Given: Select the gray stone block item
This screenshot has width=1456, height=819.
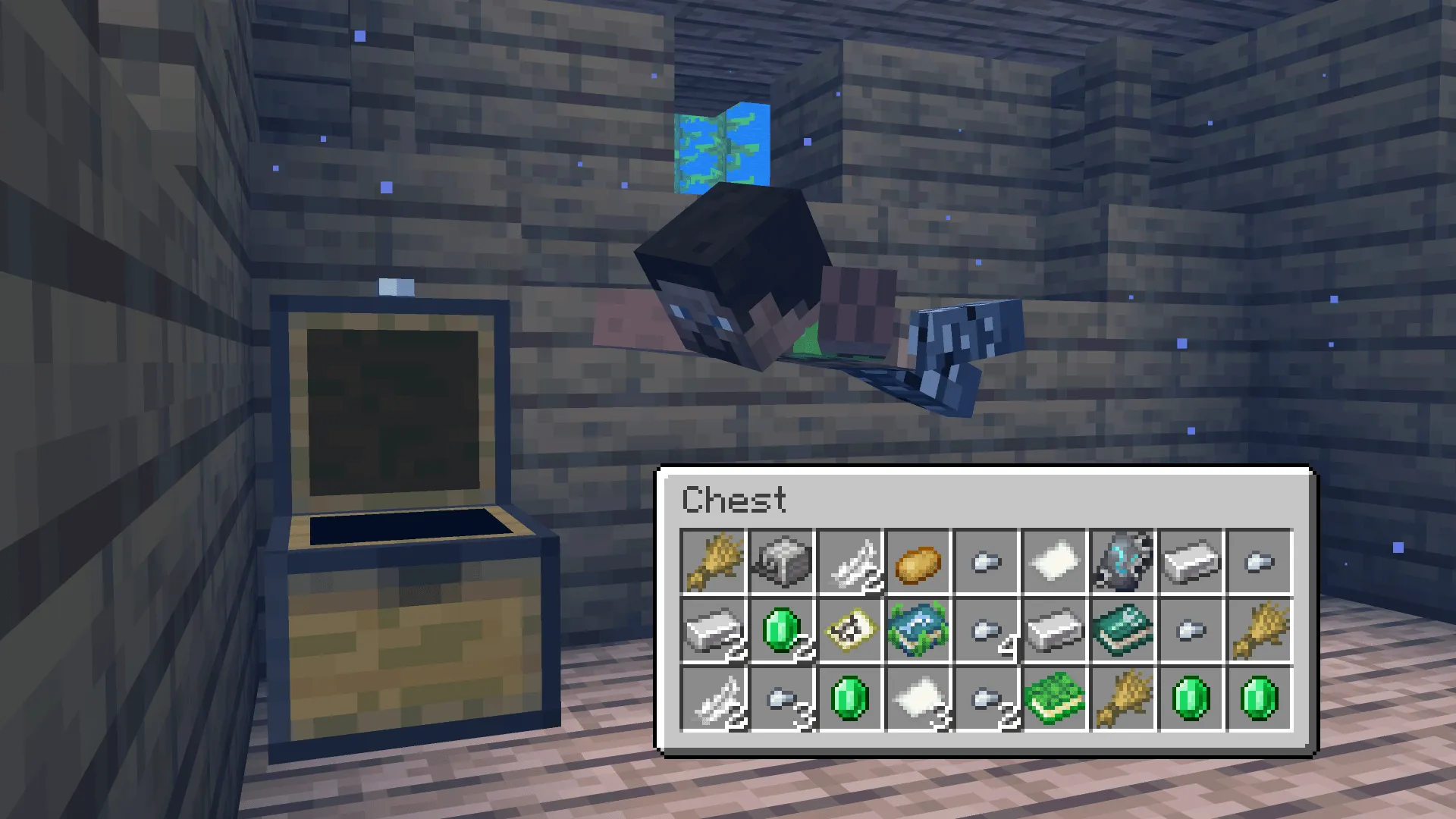Looking at the screenshot, I should coord(781,561).
